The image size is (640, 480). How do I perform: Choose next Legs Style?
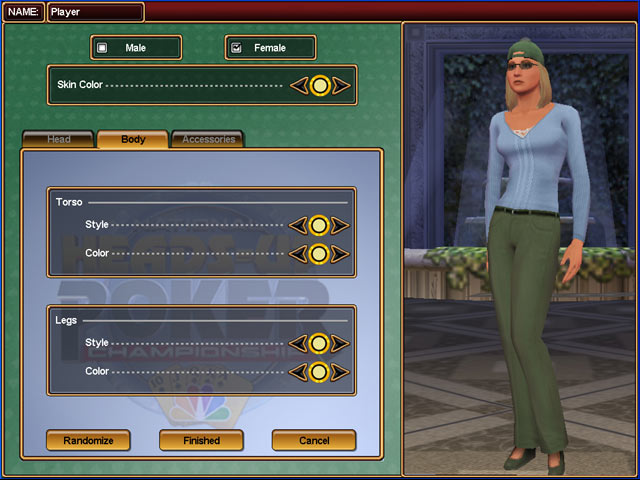coord(341,344)
